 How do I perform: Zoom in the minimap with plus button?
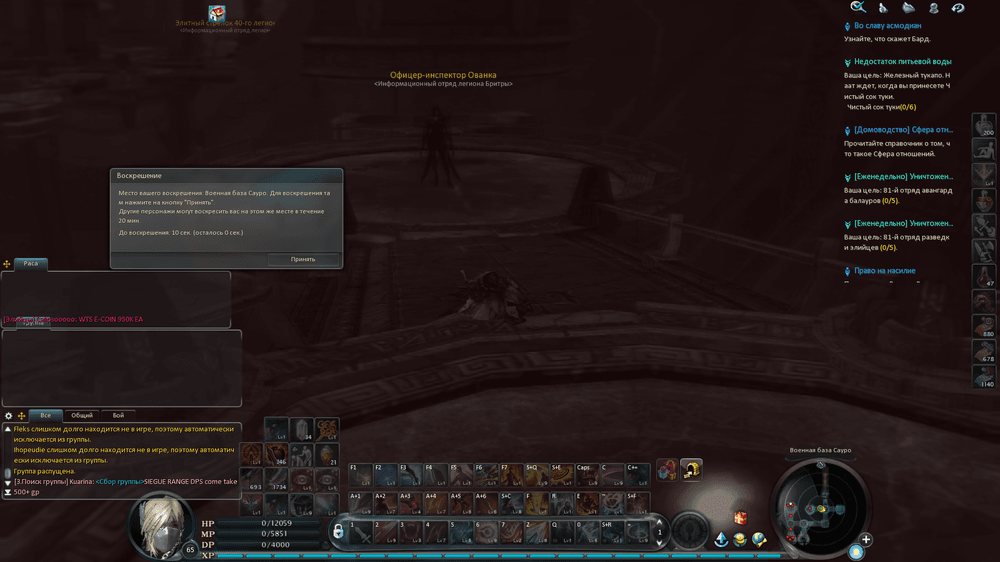pyautogui.click(x=866, y=540)
